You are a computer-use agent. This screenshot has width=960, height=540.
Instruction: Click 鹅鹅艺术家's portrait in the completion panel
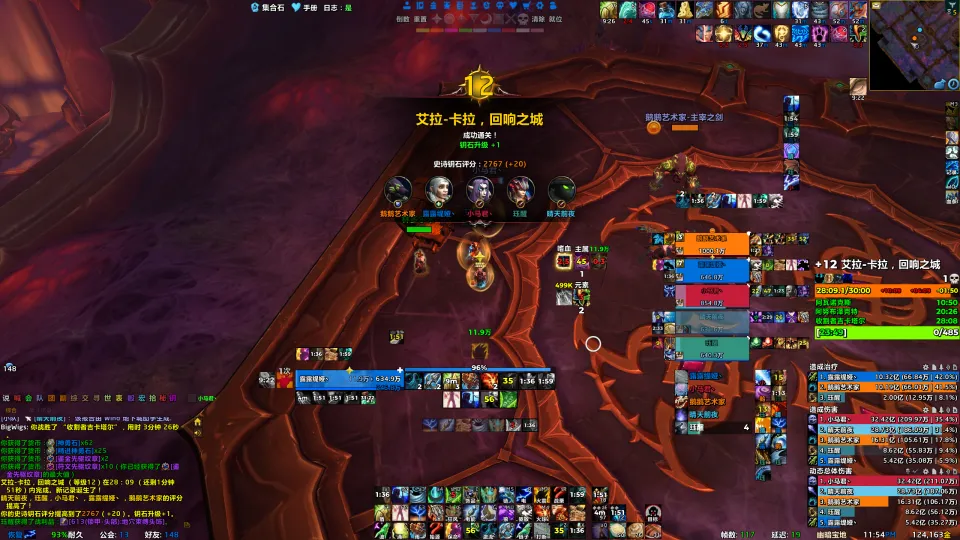pos(398,190)
